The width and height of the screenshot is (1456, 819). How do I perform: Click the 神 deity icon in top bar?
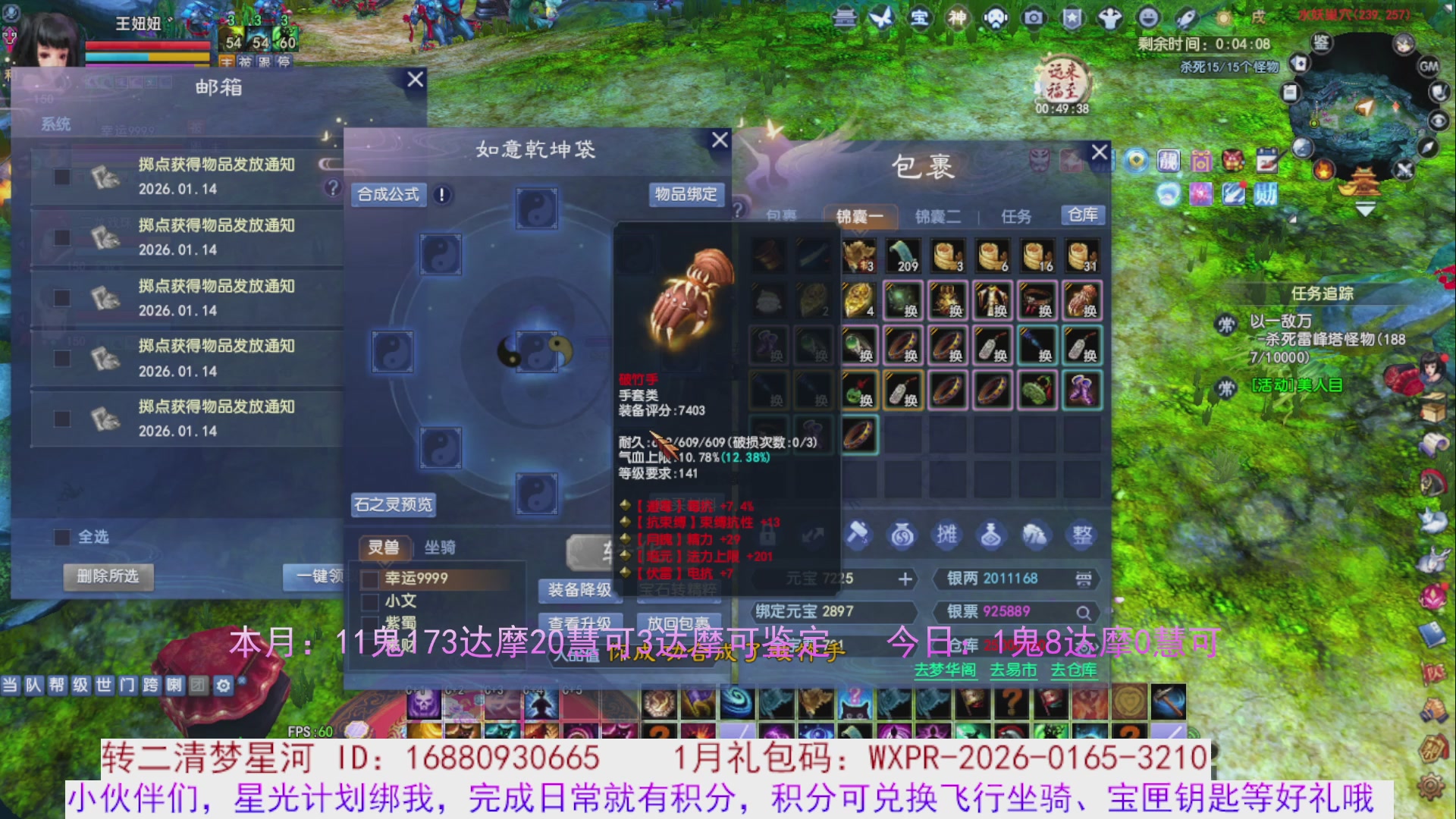pos(958,18)
